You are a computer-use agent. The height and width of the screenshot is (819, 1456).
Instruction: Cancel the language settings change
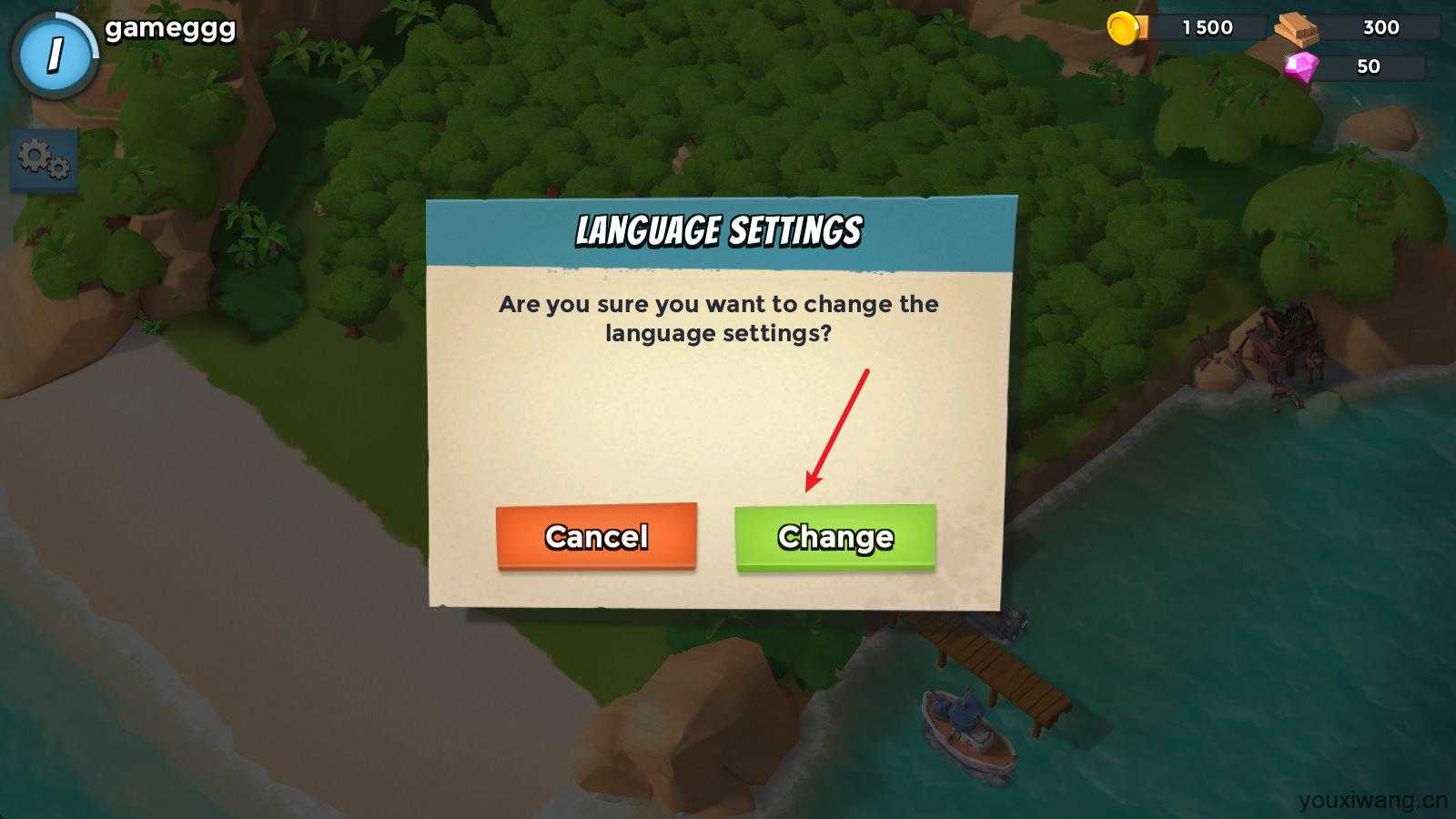click(x=596, y=537)
